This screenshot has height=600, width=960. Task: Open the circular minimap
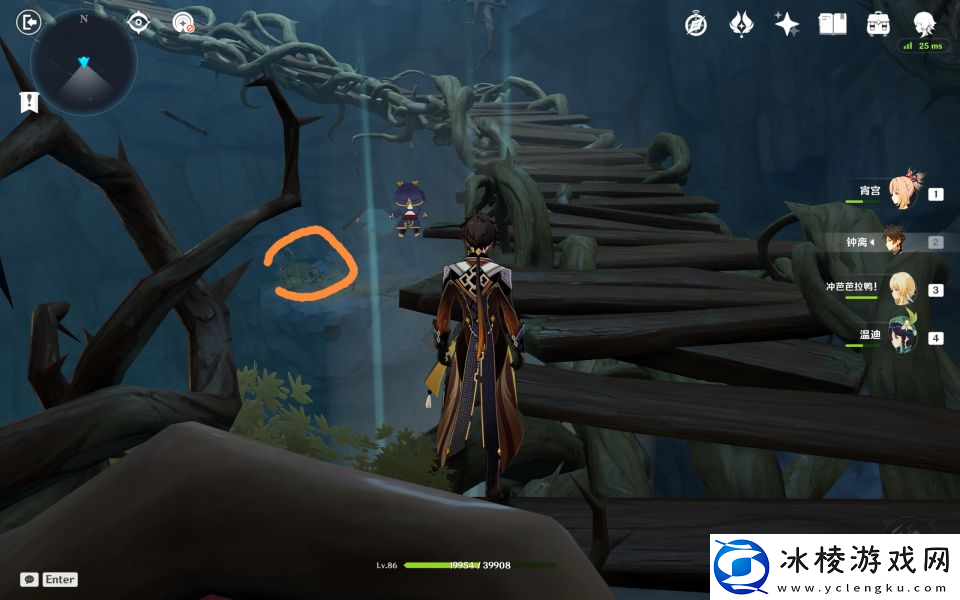click(83, 63)
